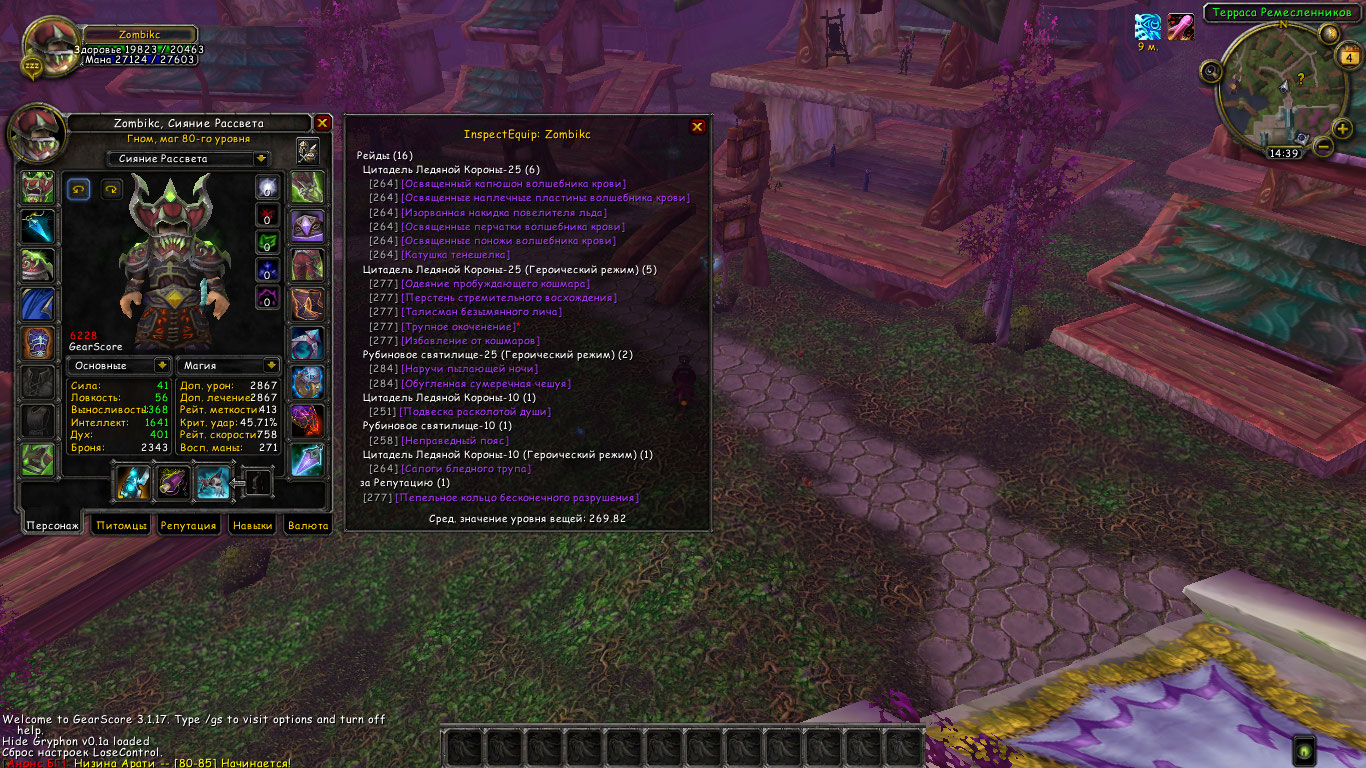Close the InspectEquip panel
This screenshot has width=1366, height=768.
698,127
